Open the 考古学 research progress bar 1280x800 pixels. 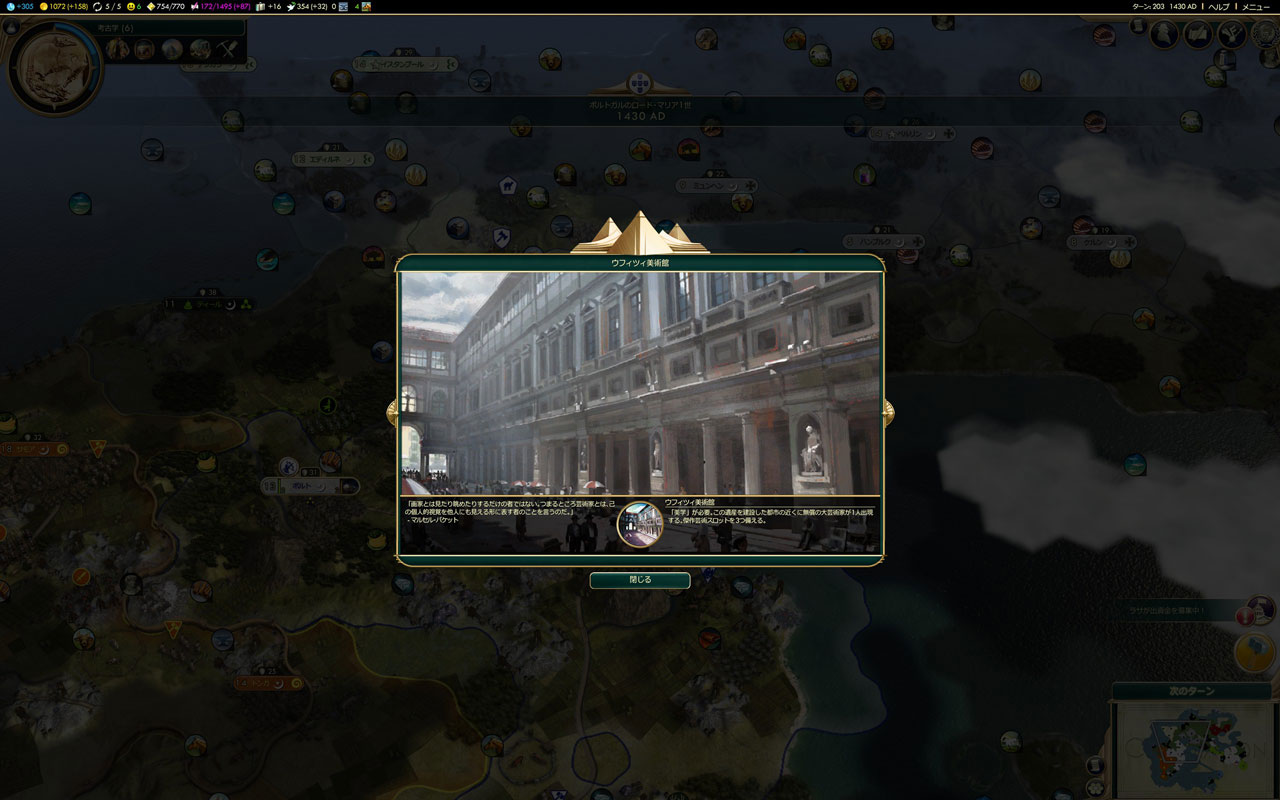[x=170, y=28]
